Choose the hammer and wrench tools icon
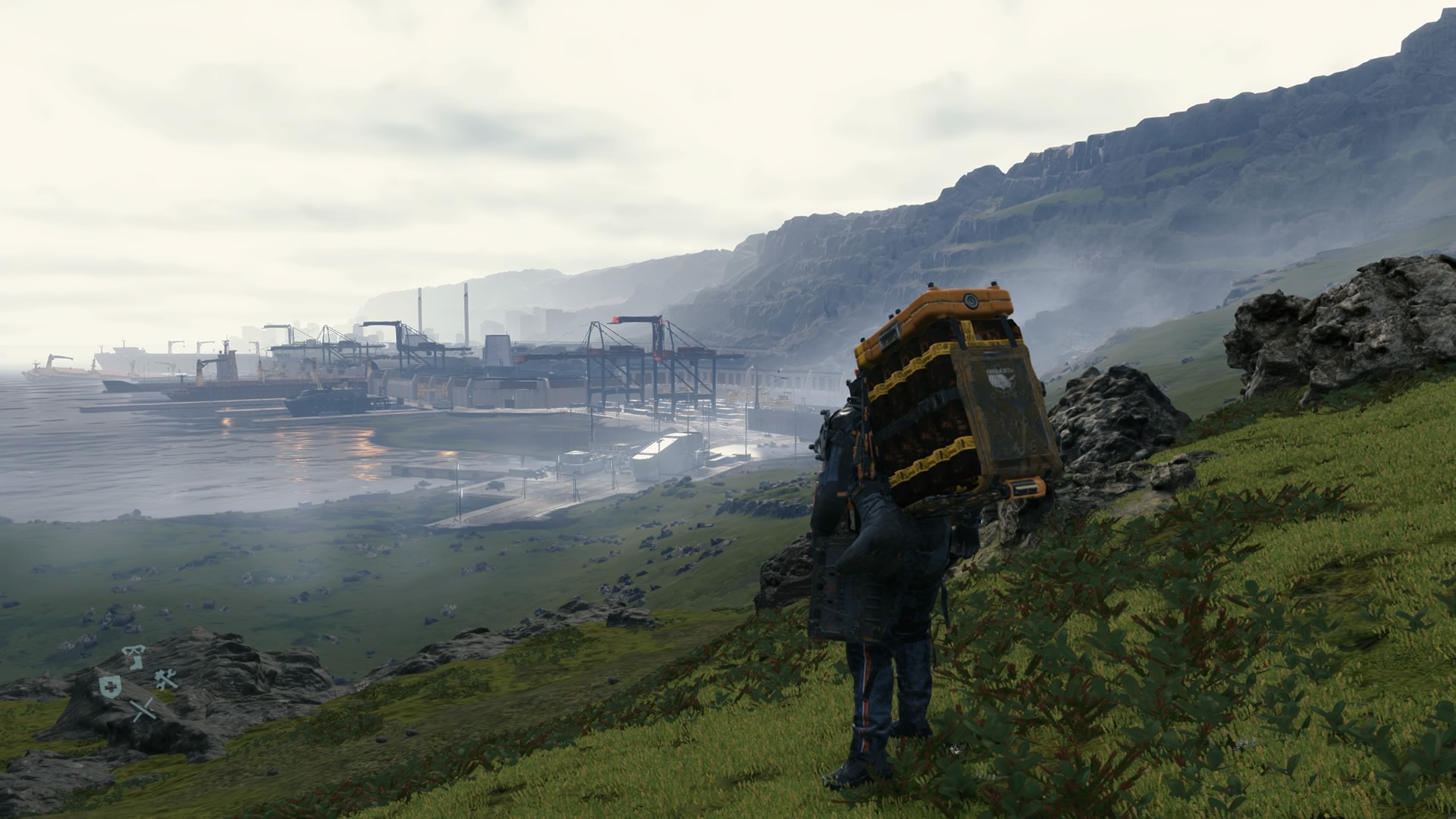Screen dimensions: 1456x819 [x=166, y=679]
